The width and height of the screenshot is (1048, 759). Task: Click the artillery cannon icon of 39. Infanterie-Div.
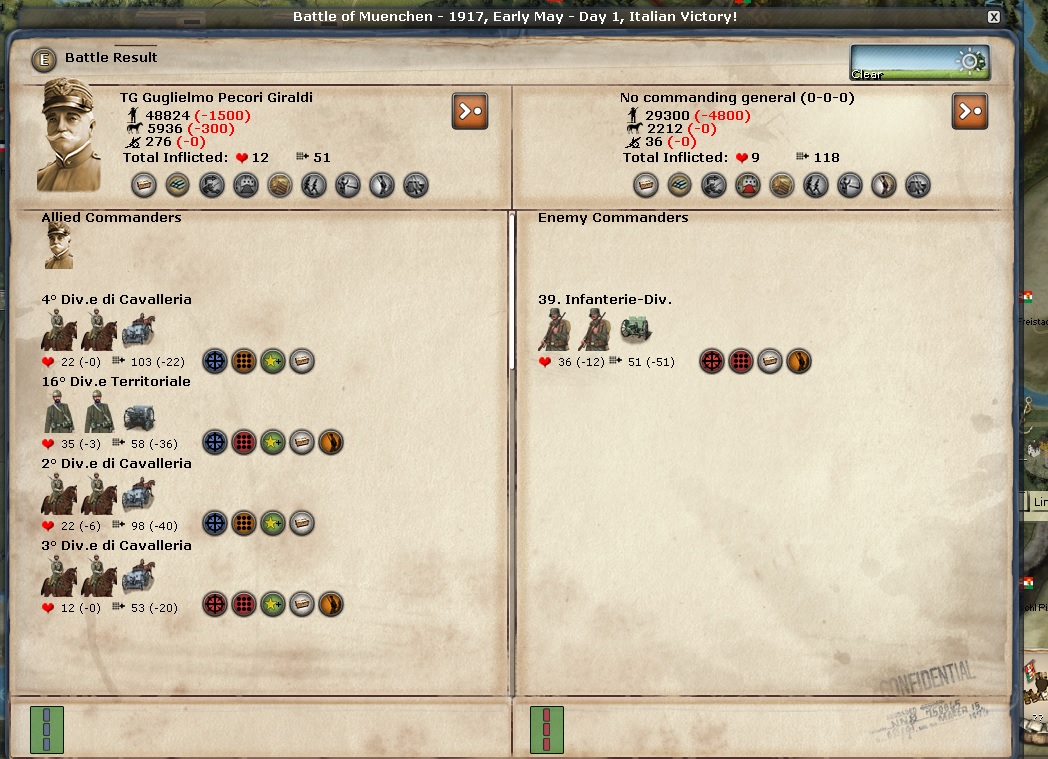pyautogui.click(x=635, y=331)
